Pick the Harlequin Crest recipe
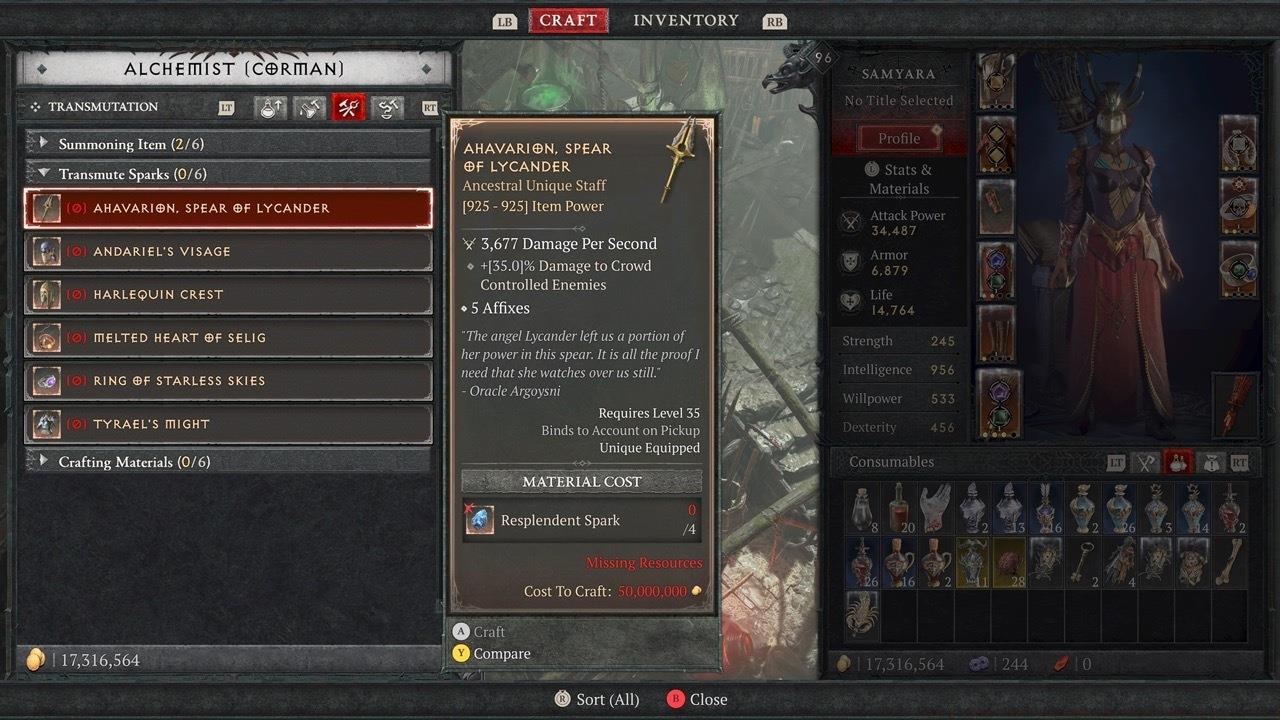 [228, 295]
